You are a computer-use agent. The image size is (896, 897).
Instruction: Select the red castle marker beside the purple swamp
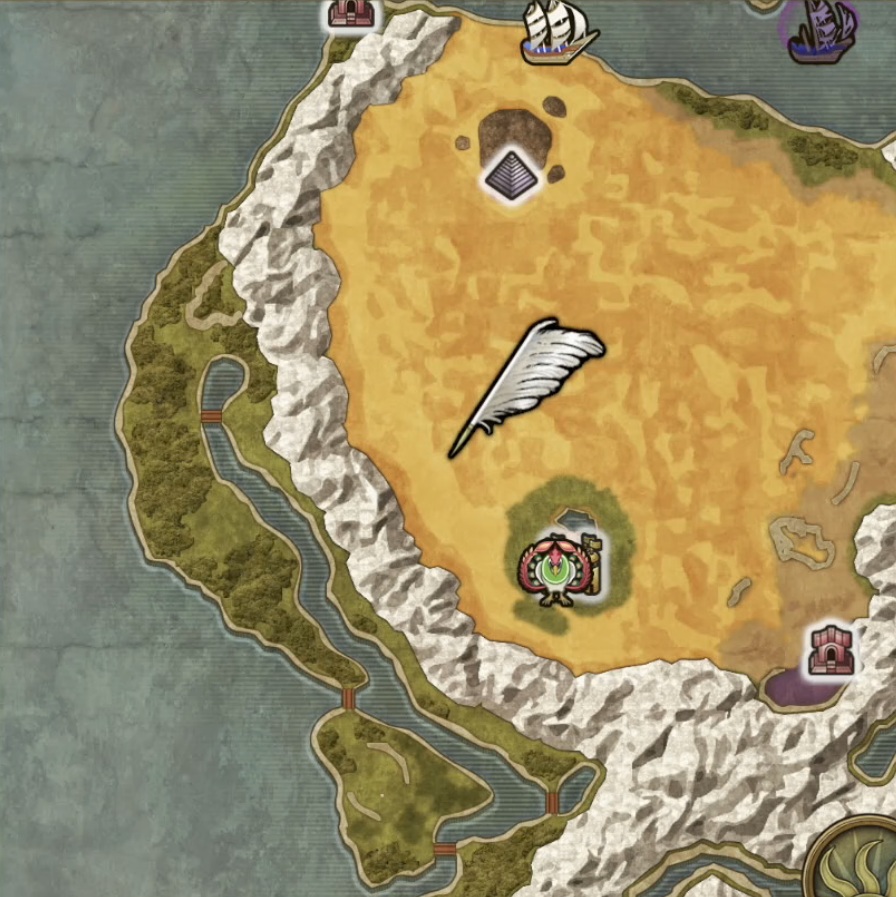[x=831, y=650]
